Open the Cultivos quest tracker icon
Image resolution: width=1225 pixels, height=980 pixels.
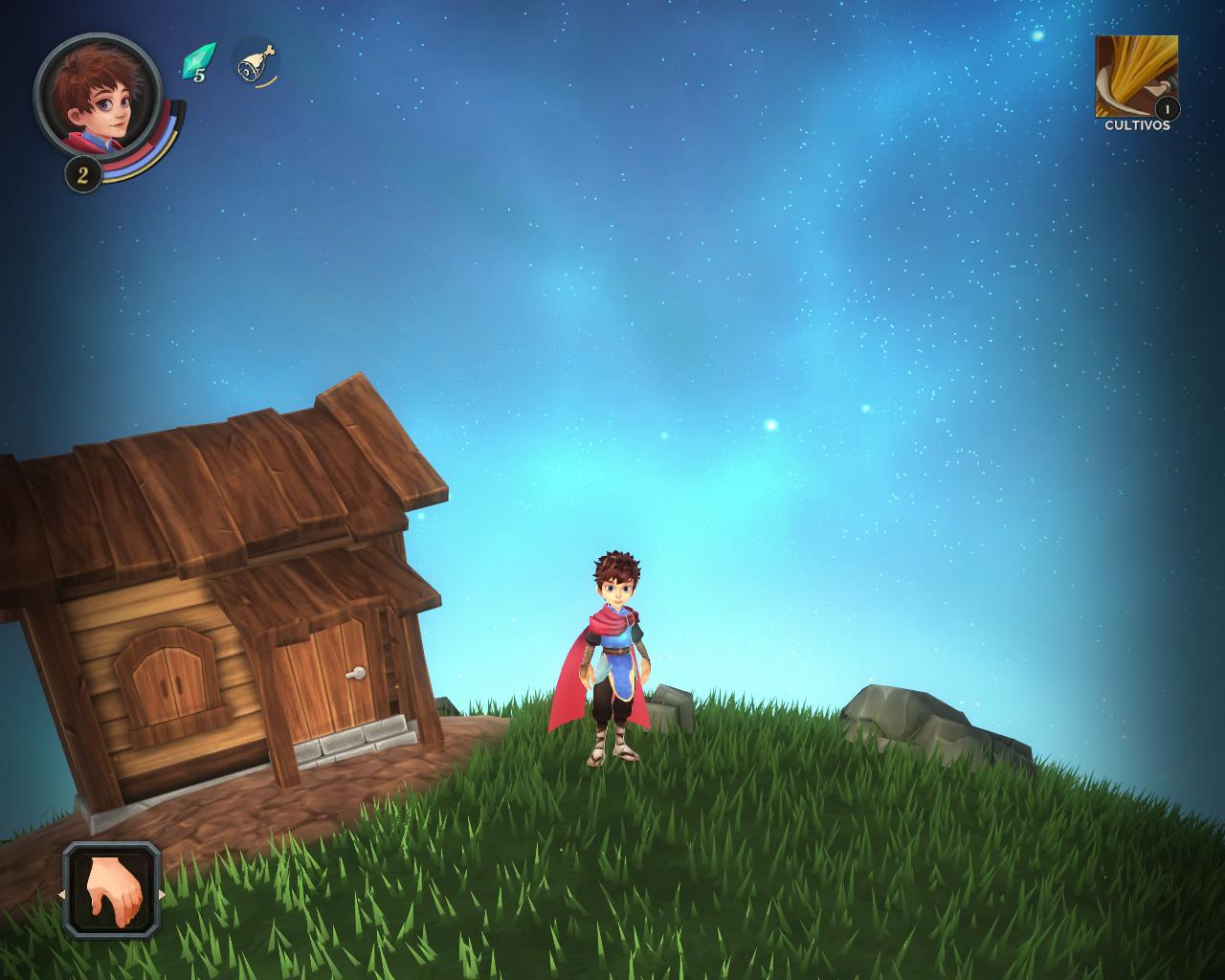click(1136, 77)
